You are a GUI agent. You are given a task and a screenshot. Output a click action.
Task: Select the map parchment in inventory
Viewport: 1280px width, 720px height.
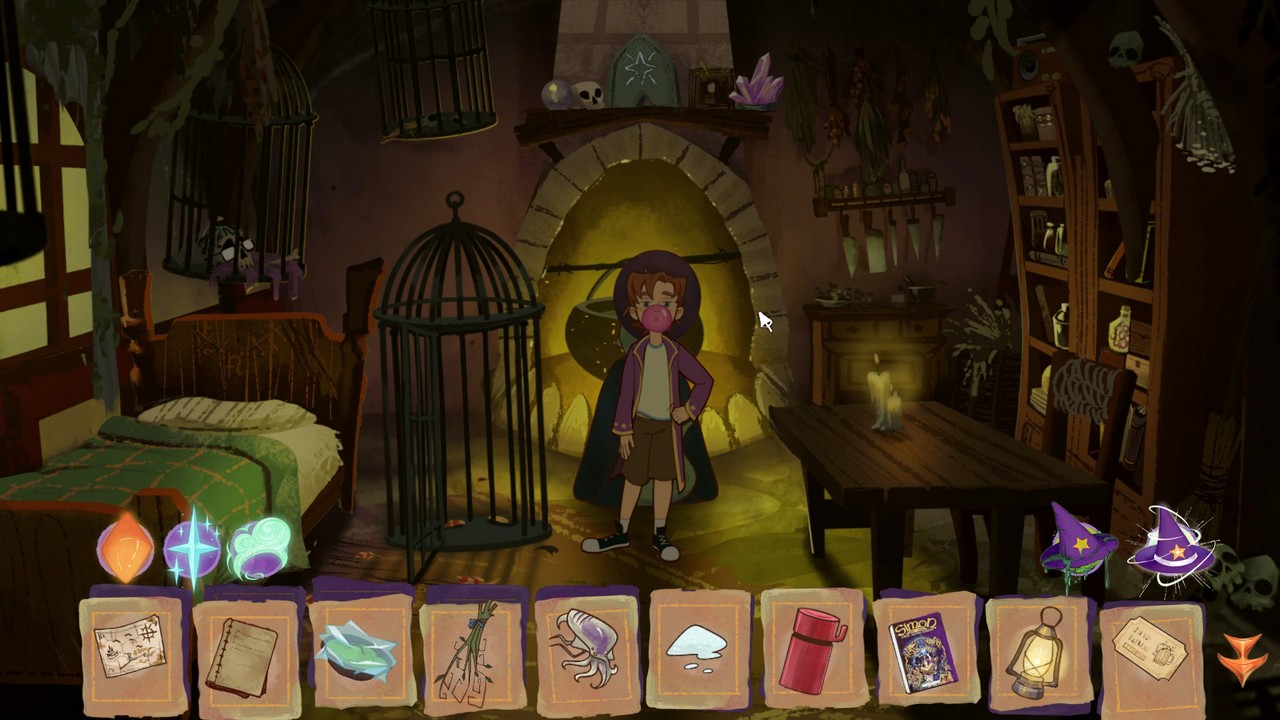[x=132, y=648]
